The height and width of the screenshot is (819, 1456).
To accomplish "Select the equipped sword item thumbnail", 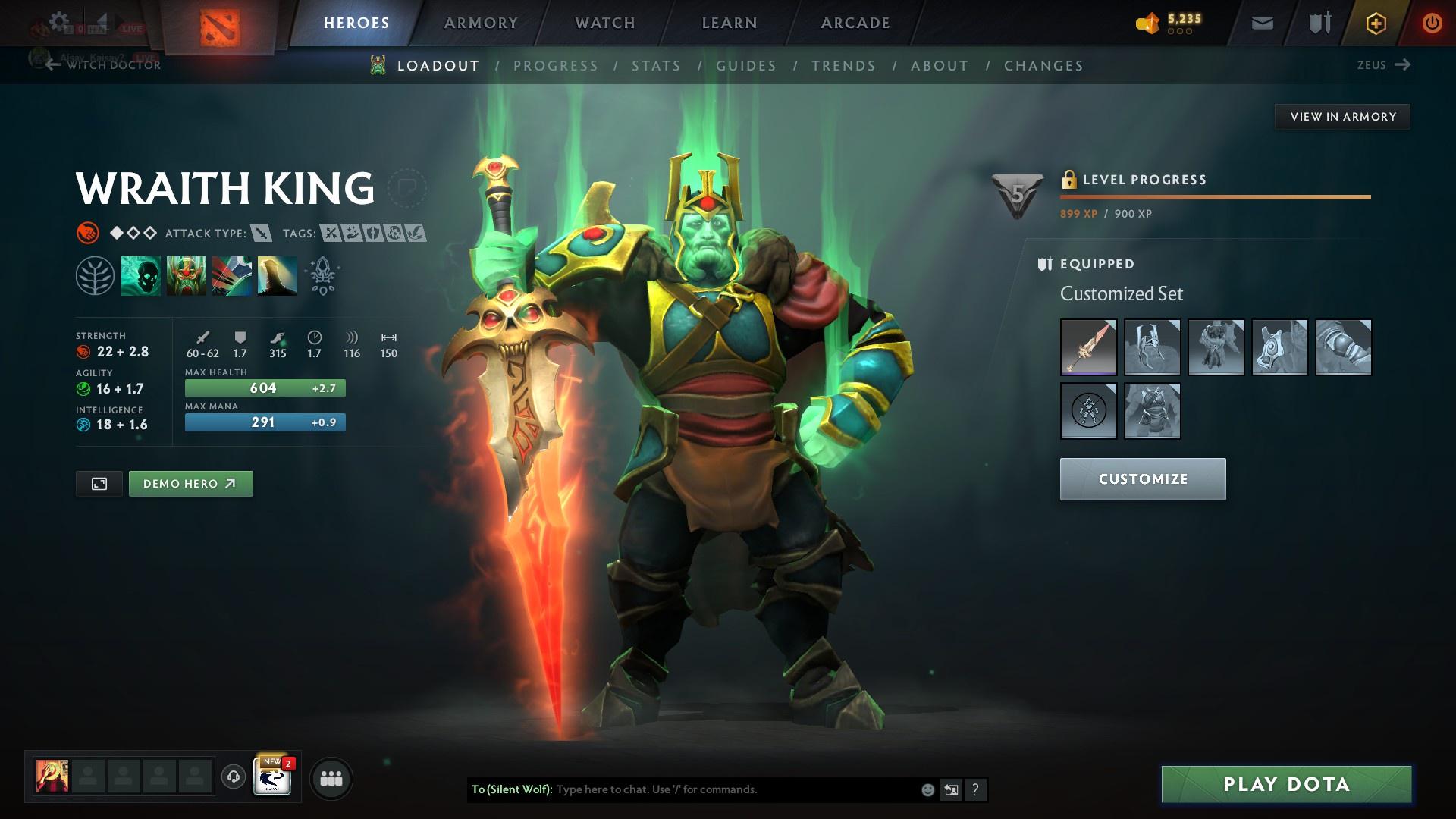I will [1087, 347].
